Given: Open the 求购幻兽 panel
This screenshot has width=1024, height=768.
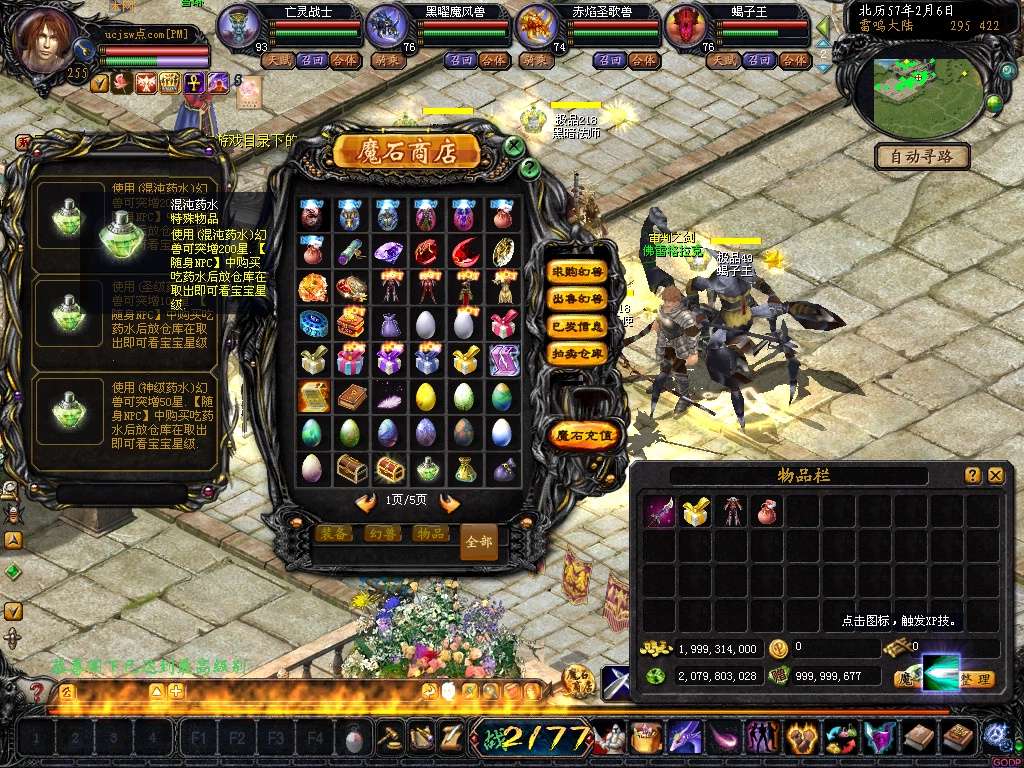Looking at the screenshot, I should (577, 272).
